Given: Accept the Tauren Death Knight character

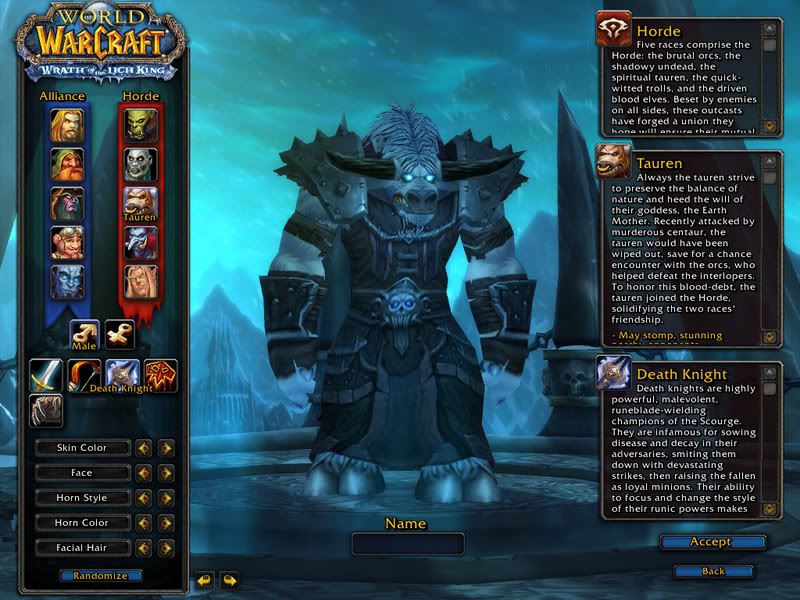Looking at the screenshot, I should pyautogui.click(x=711, y=542).
